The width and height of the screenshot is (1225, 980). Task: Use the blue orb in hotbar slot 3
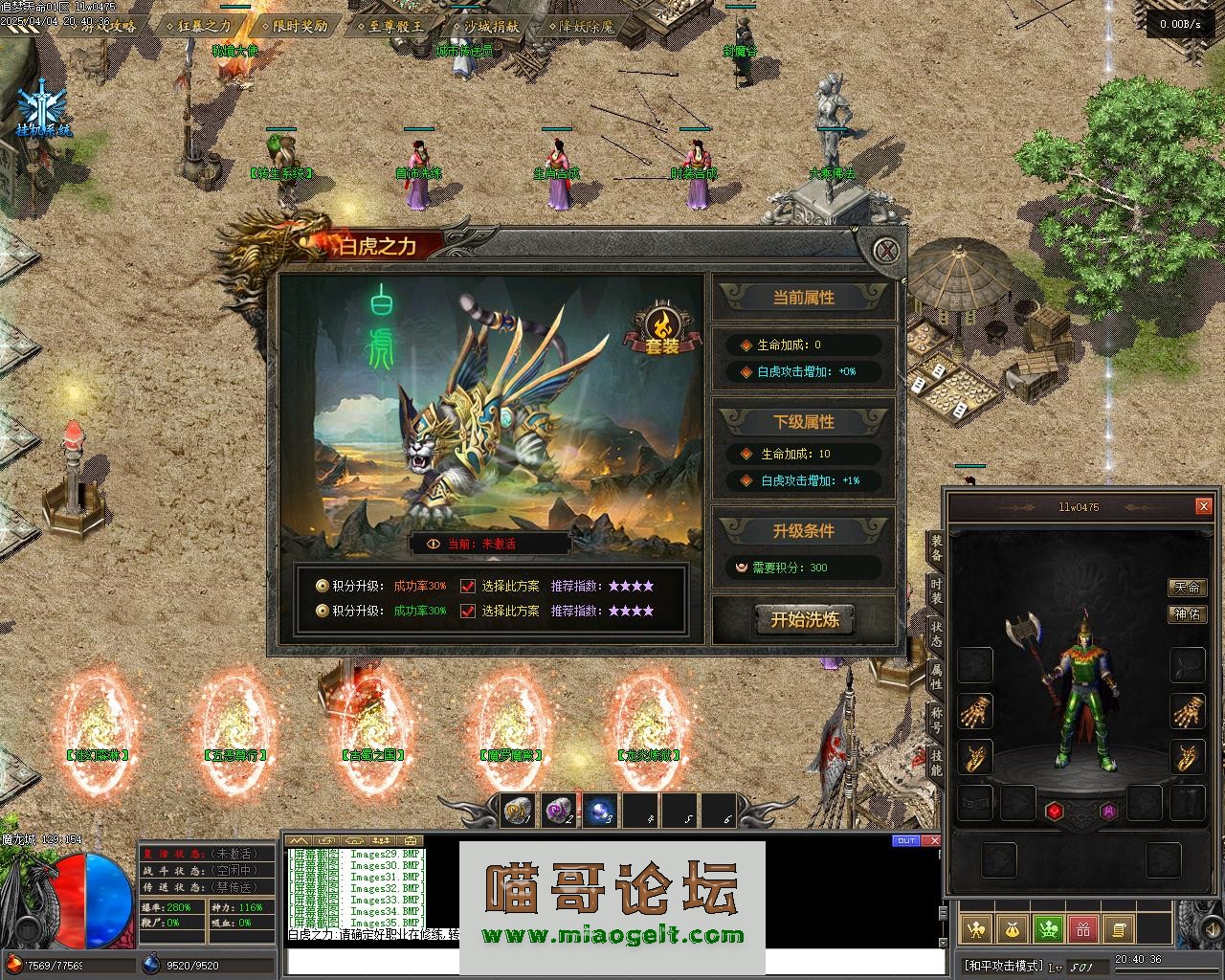[x=600, y=812]
